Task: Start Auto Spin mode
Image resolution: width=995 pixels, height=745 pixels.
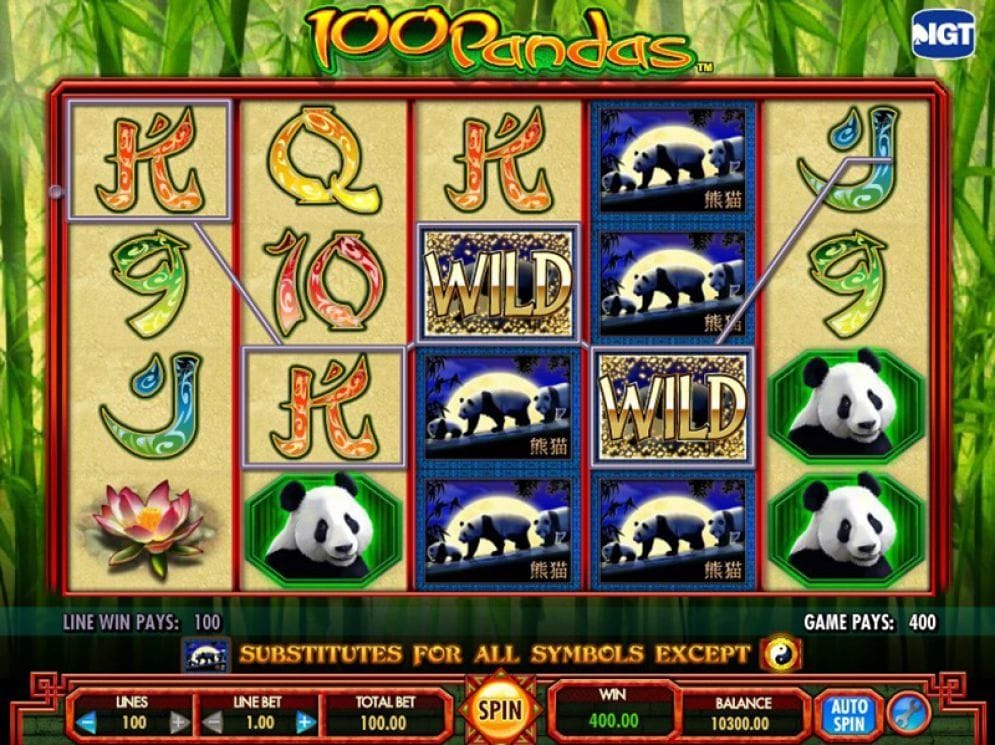Action: pos(846,713)
